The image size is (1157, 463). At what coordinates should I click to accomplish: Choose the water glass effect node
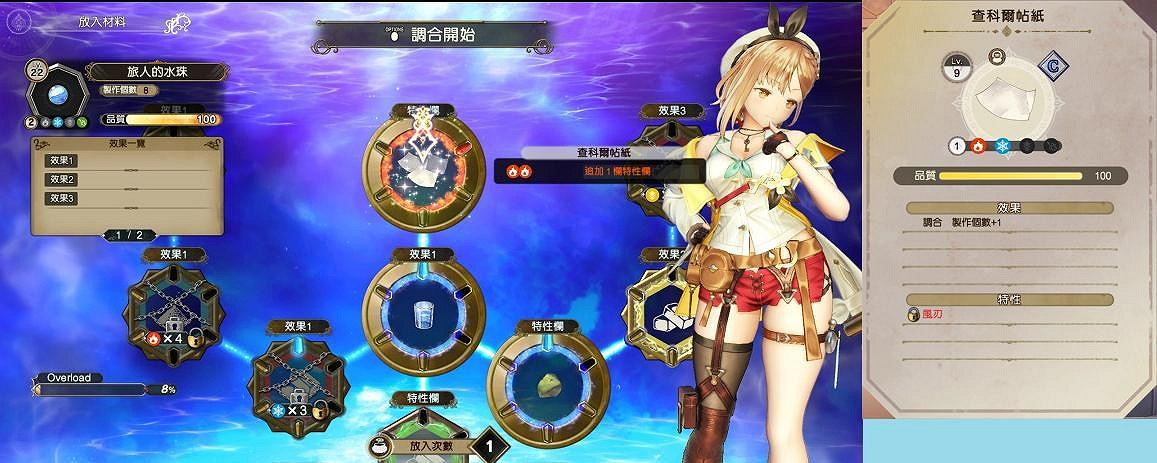click(x=423, y=313)
